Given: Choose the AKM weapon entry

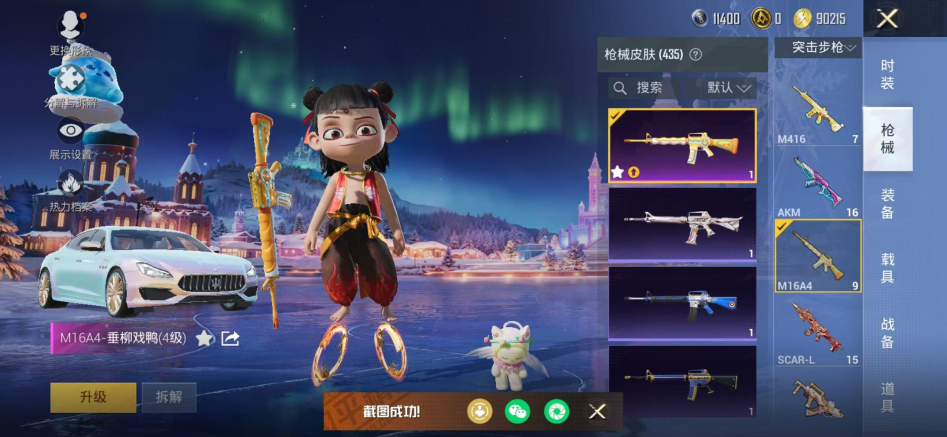Looking at the screenshot, I should click(817, 184).
